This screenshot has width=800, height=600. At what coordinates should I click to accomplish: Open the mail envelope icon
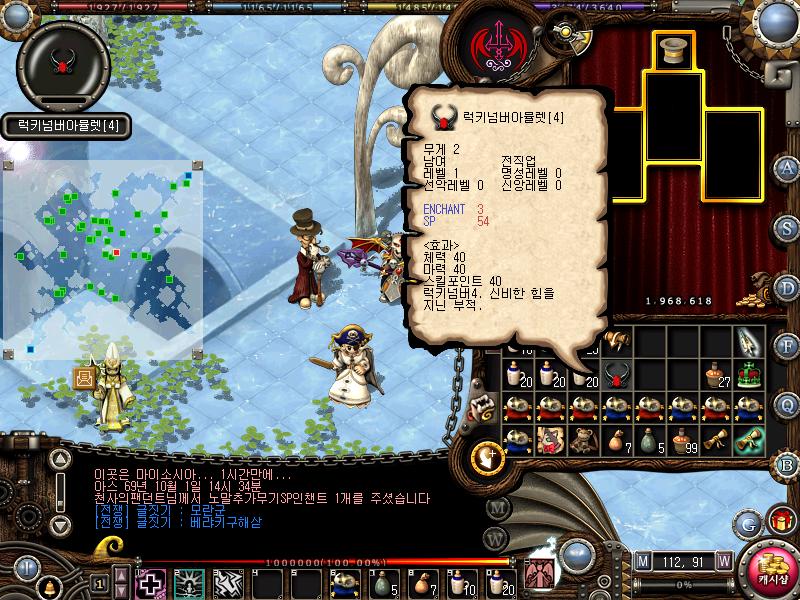[x=84, y=378]
